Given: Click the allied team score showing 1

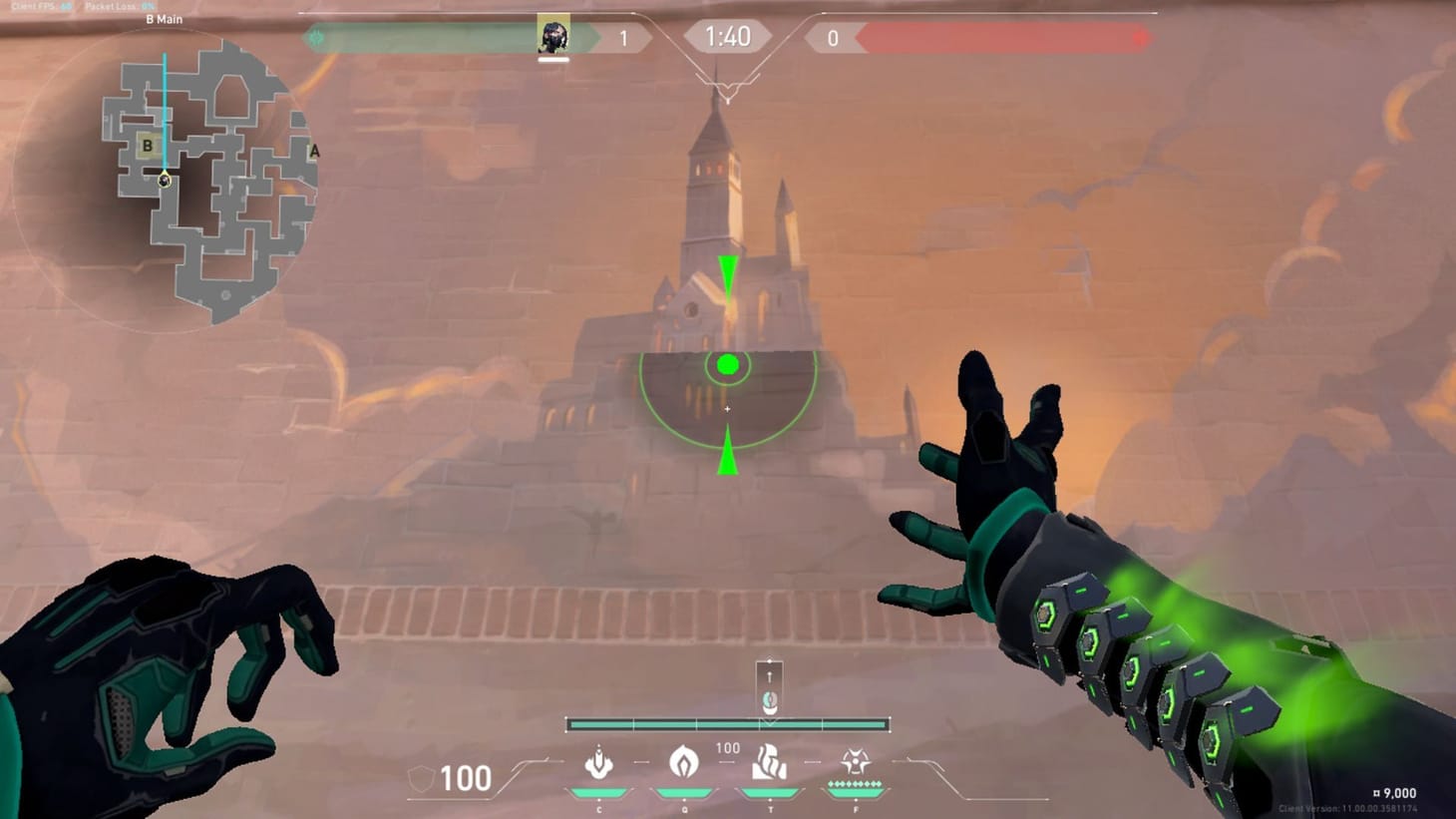Looking at the screenshot, I should coord(625,37).
